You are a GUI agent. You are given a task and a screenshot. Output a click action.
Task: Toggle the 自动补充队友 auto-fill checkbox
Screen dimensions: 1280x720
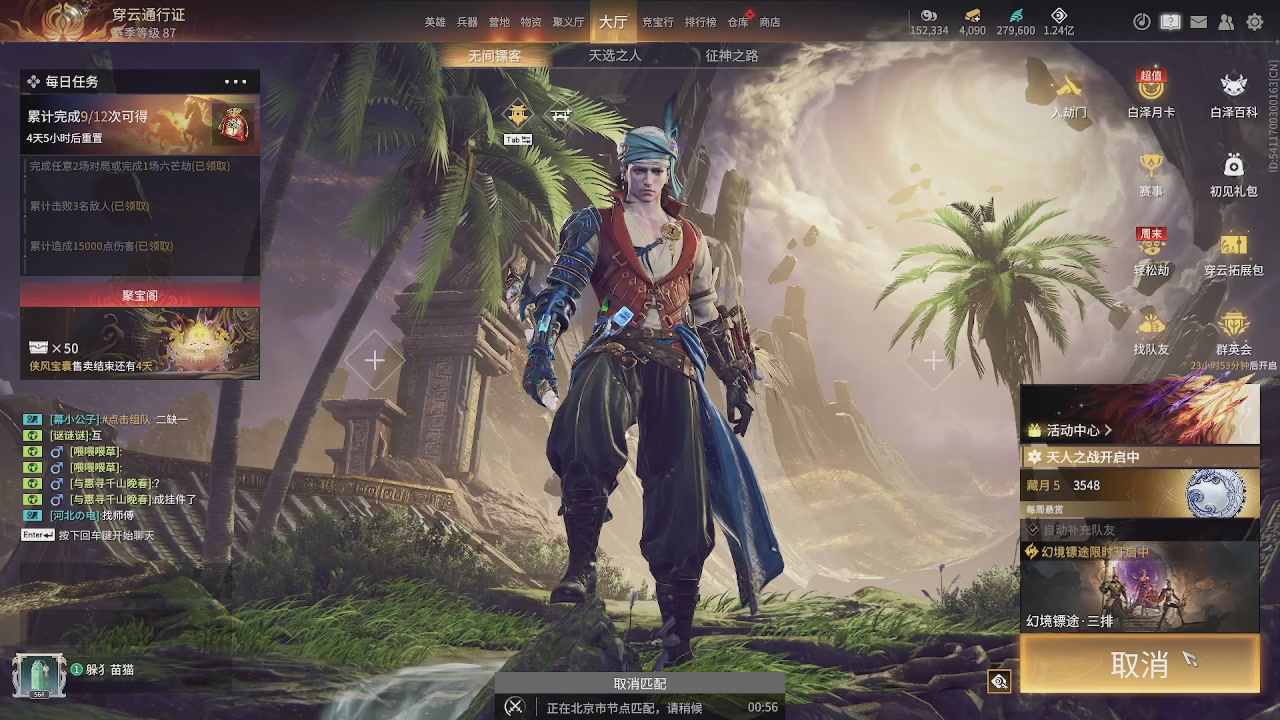pos(1034,529)
